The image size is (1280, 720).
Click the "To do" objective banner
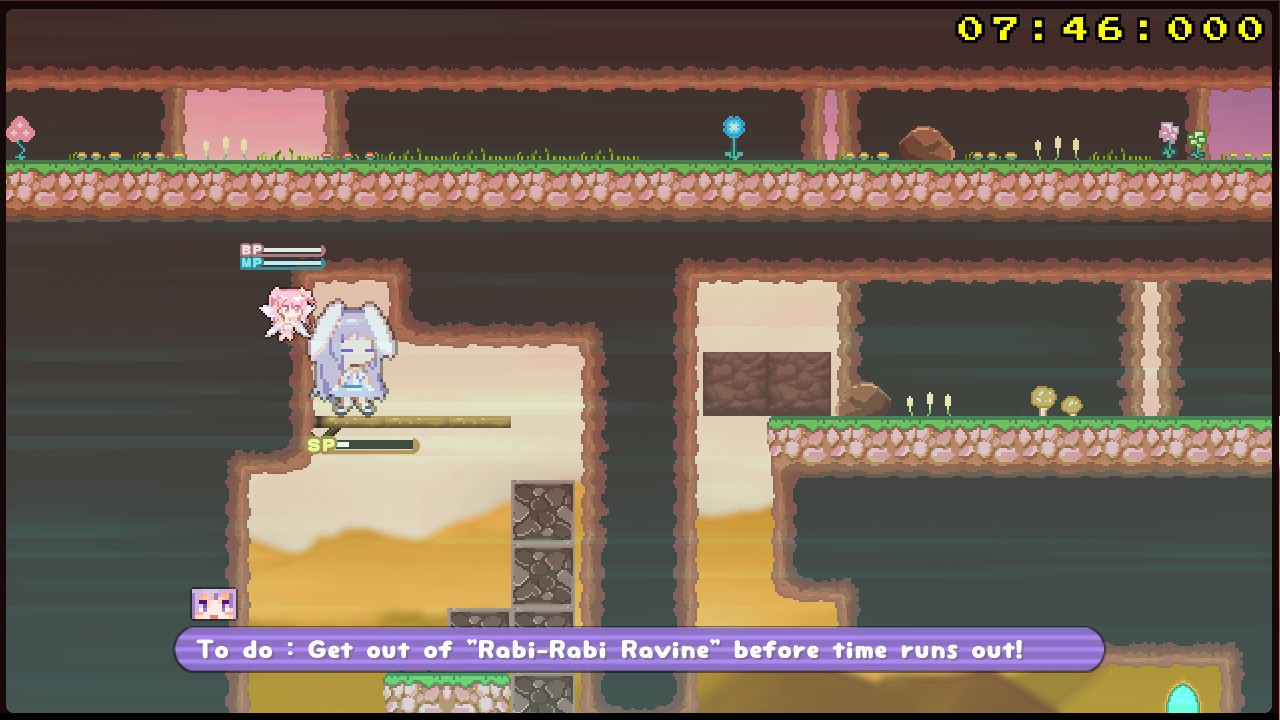[639, 650]
